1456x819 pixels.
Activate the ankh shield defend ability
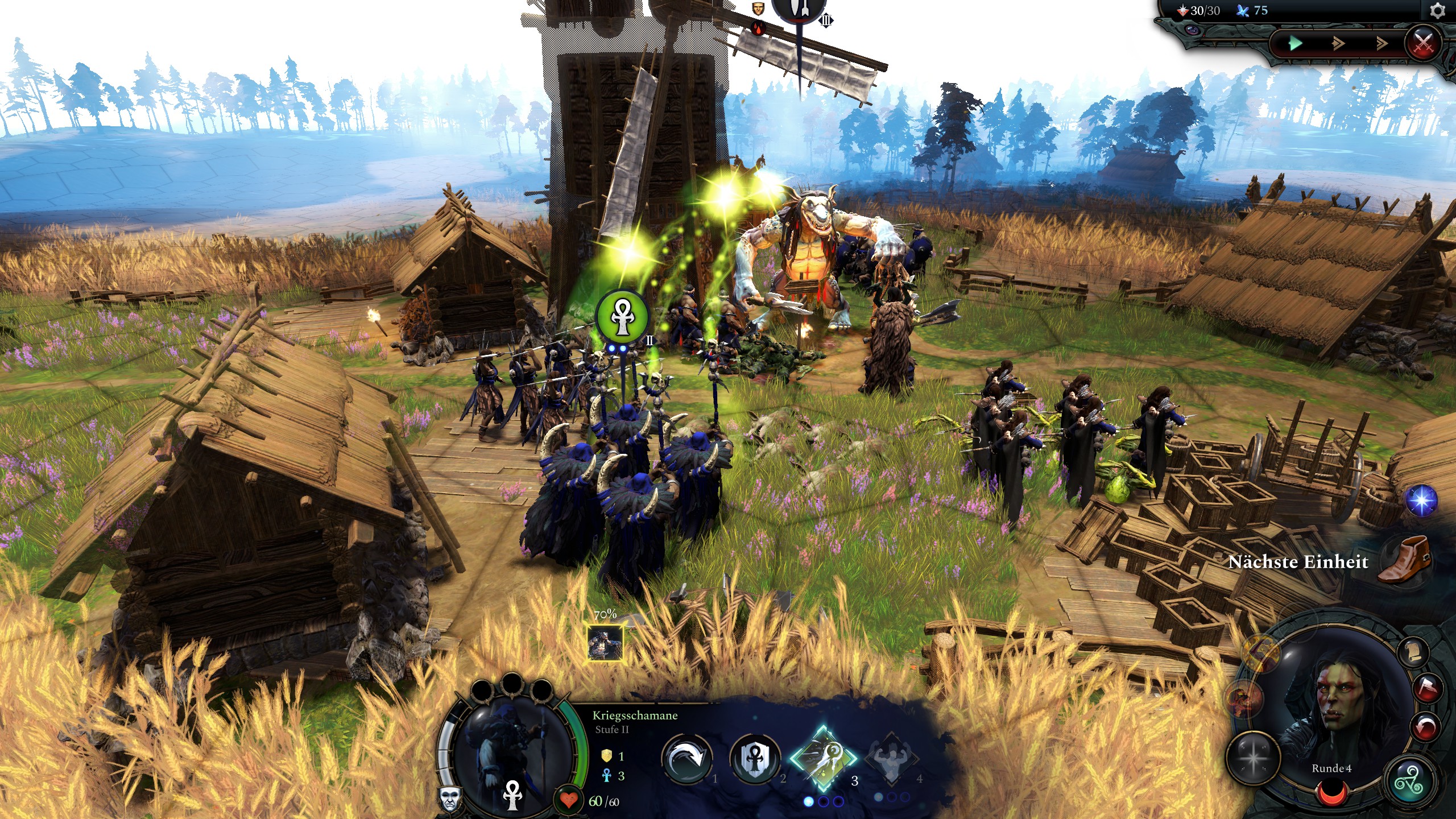tap(754, 758)
